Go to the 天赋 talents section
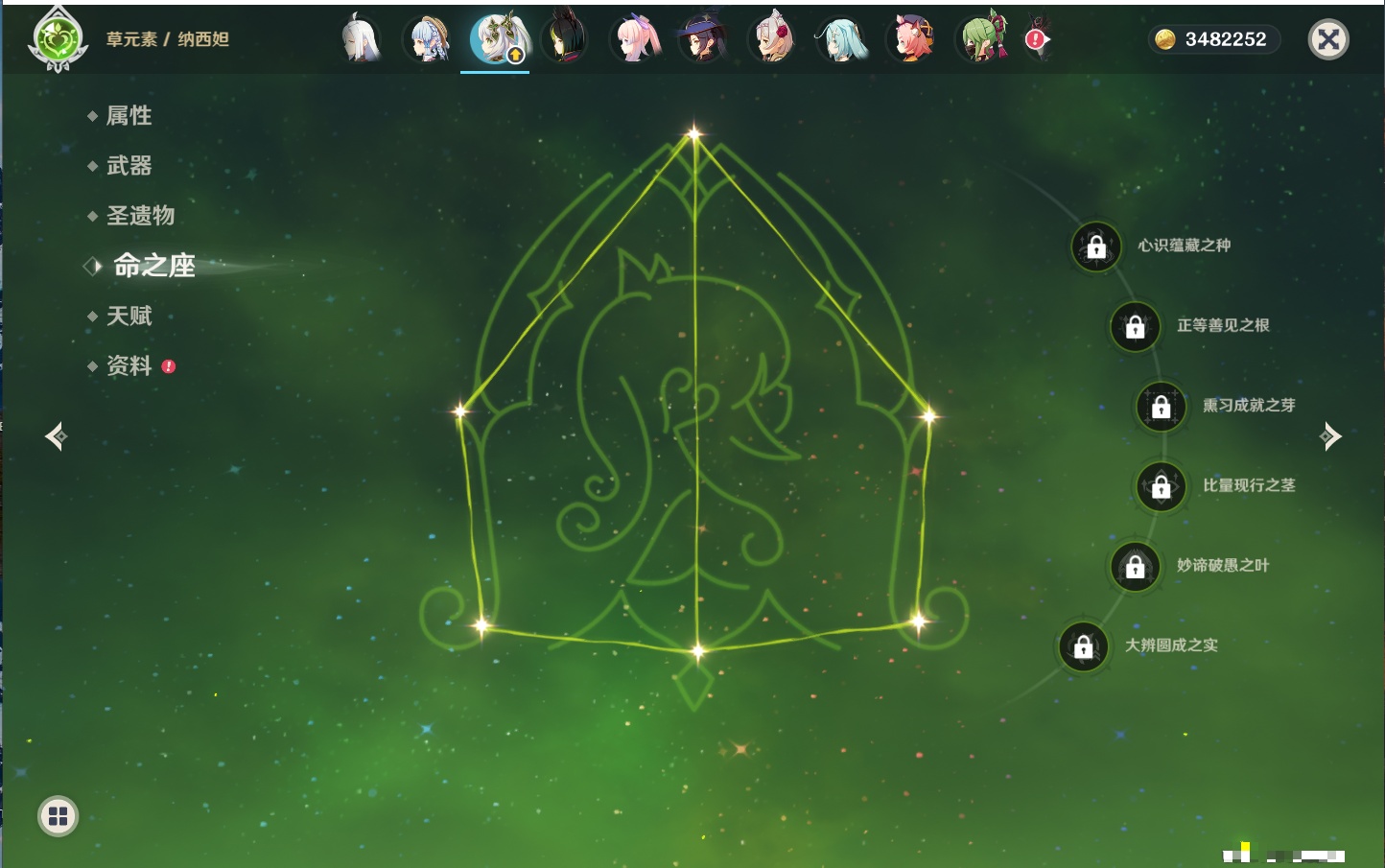This screenshot has height=868, width=1385. pyautogui.click(x=129, y=316)
